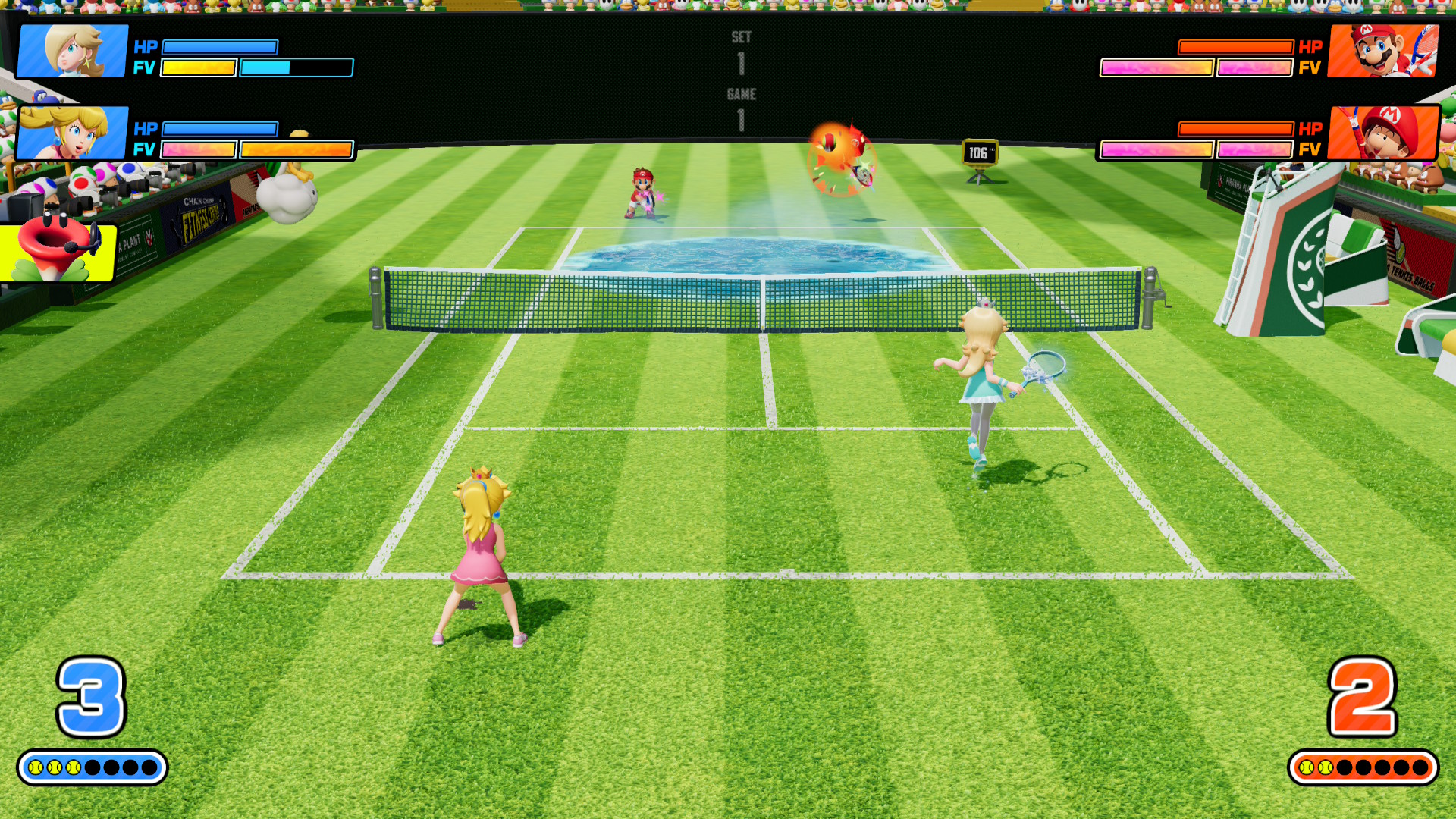The width and height of the screenshot is (1456, 819).
Task: Open the 106 km/h speed display
Action: tap(977, 151)
